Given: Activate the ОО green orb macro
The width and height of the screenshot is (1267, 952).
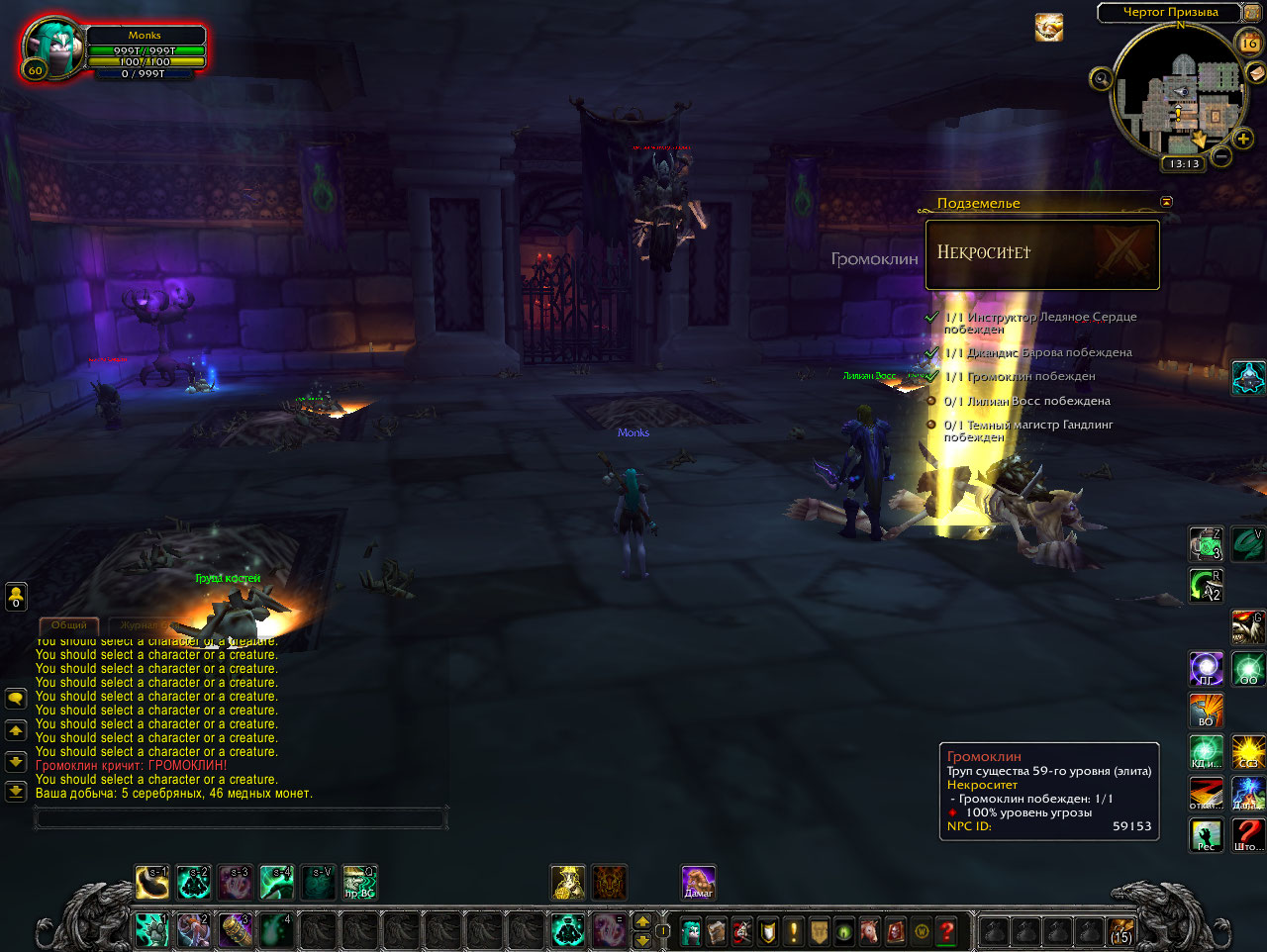Looking at the screenshot, I should click(x=1248, y=669).
